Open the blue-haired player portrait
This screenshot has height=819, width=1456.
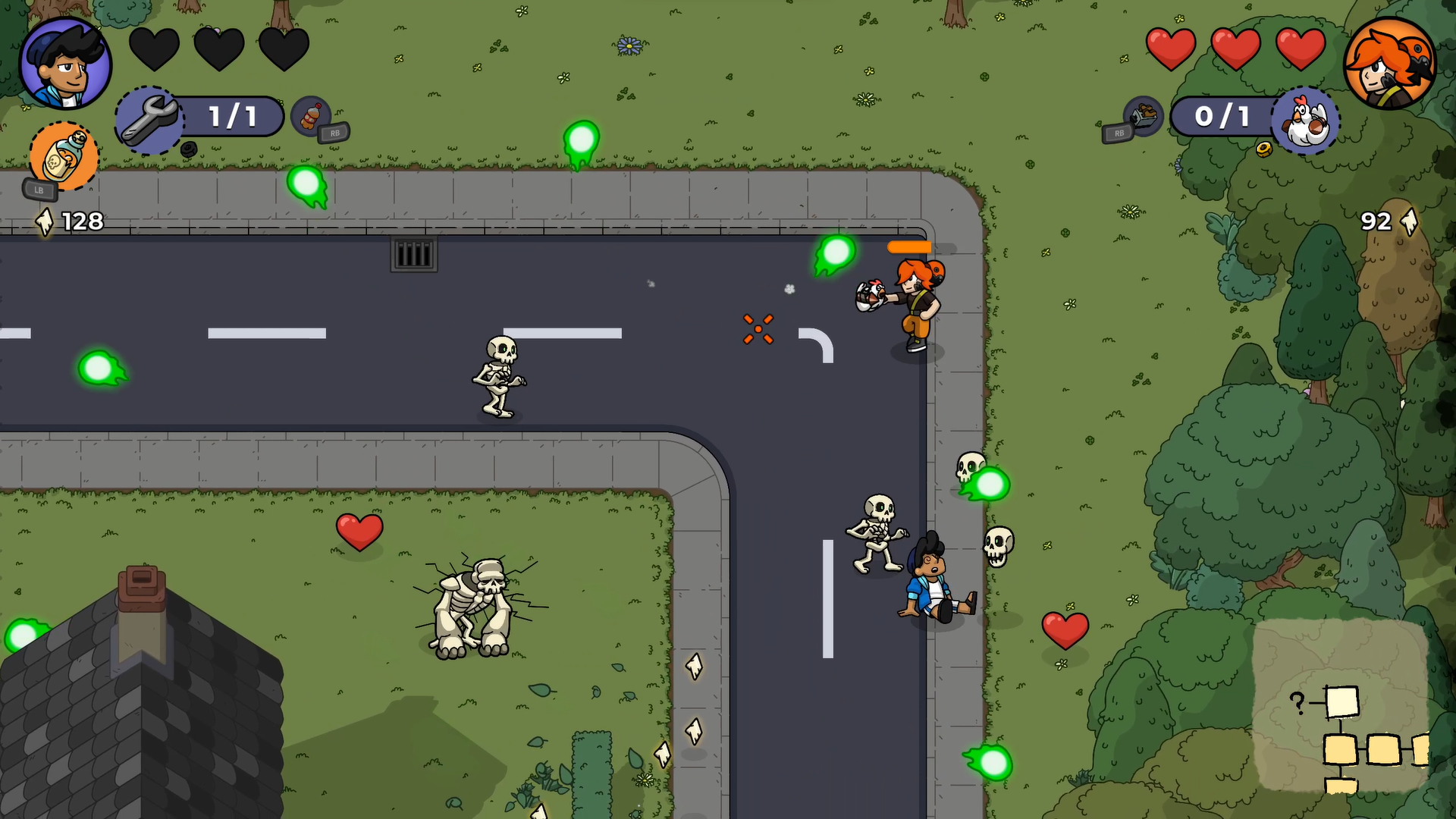(x=66, y=64)
